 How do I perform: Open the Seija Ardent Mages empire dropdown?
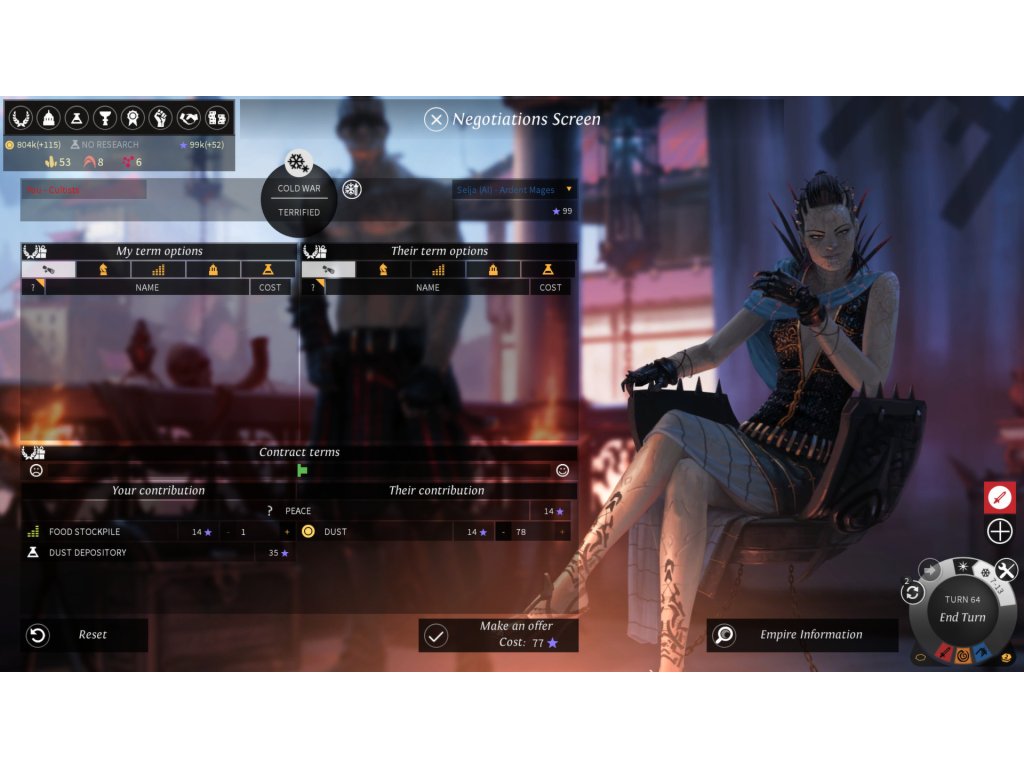[x=570, y=189]
